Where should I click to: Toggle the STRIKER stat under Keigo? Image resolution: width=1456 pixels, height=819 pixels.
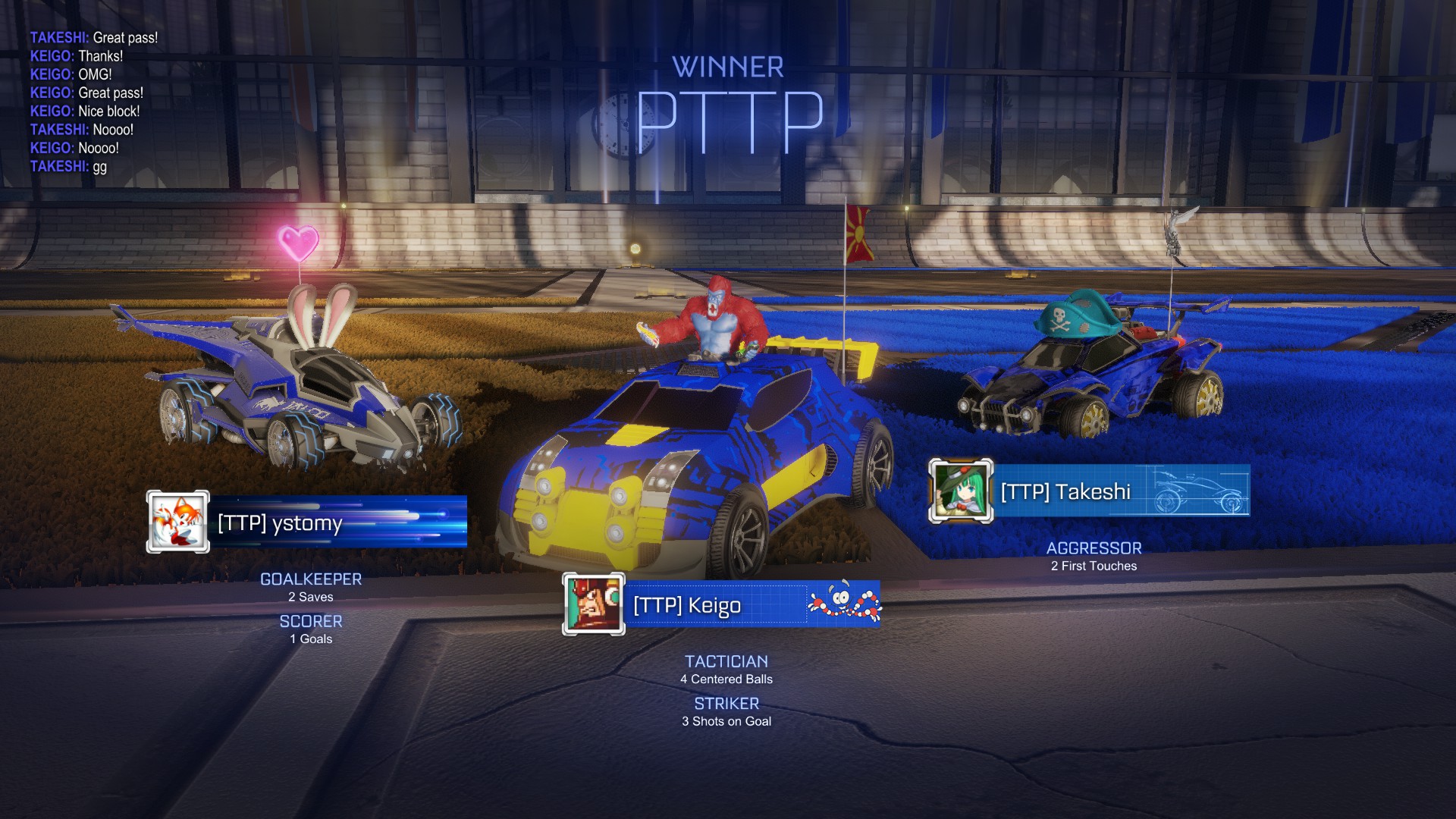pyautogui.click(x=726, y=702)
